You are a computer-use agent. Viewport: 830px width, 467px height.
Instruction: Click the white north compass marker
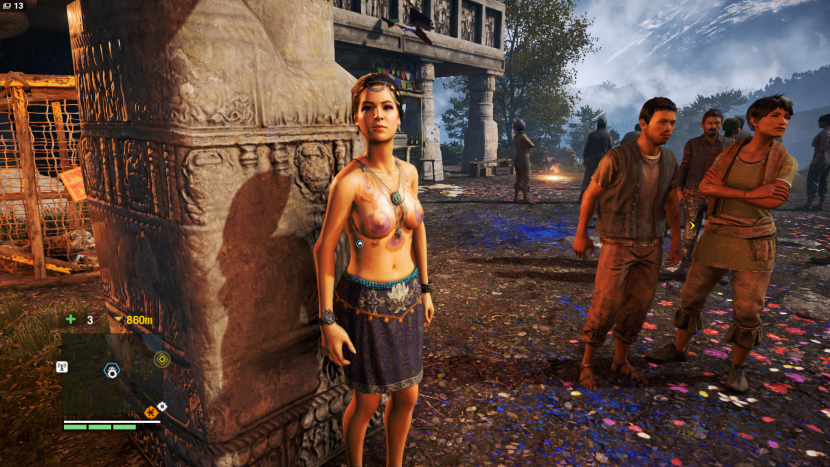[162, 407]
